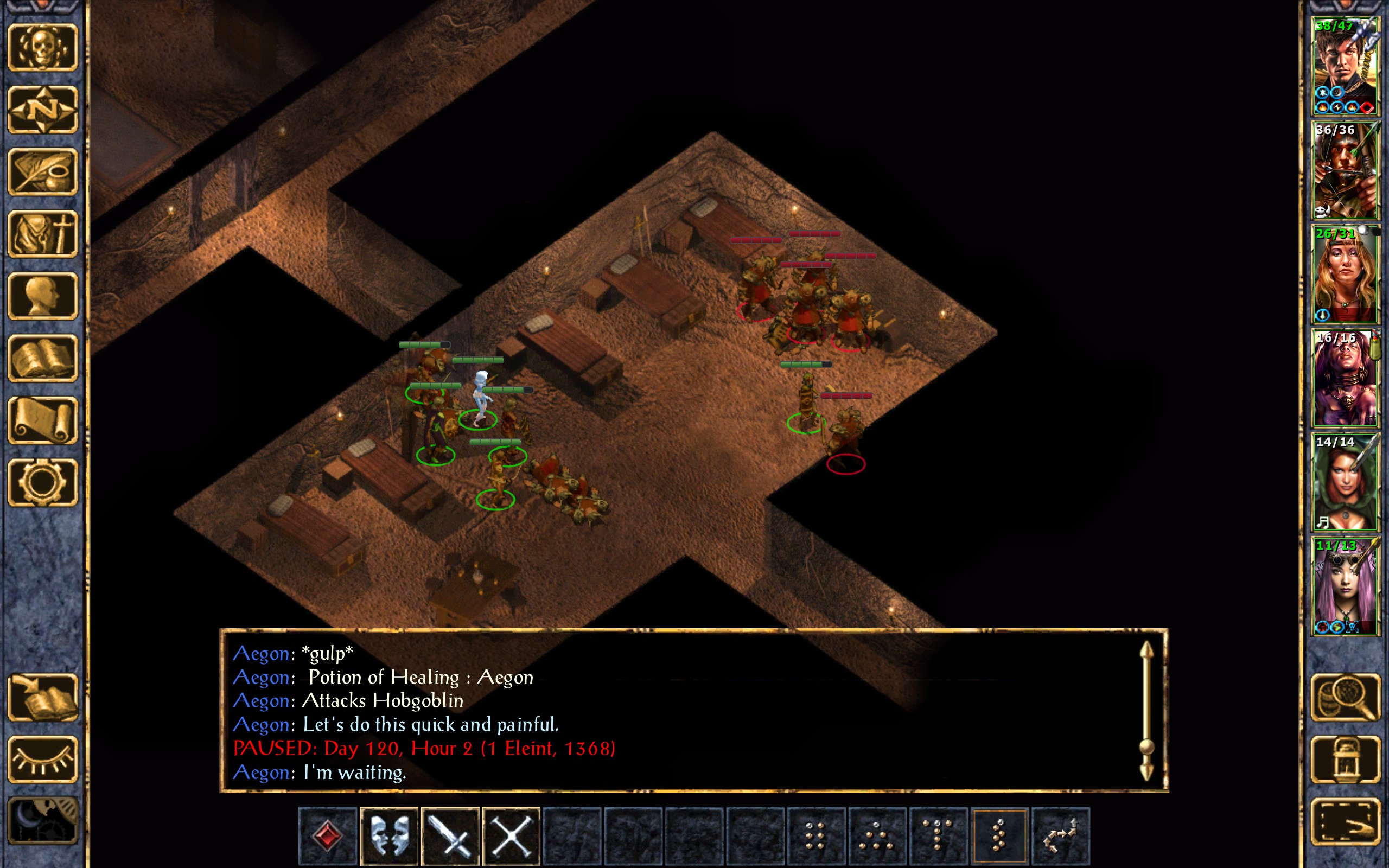Quick save with the book-and-arrow button
Viewport: 1389px width, 868px height.
coord(43,698)
